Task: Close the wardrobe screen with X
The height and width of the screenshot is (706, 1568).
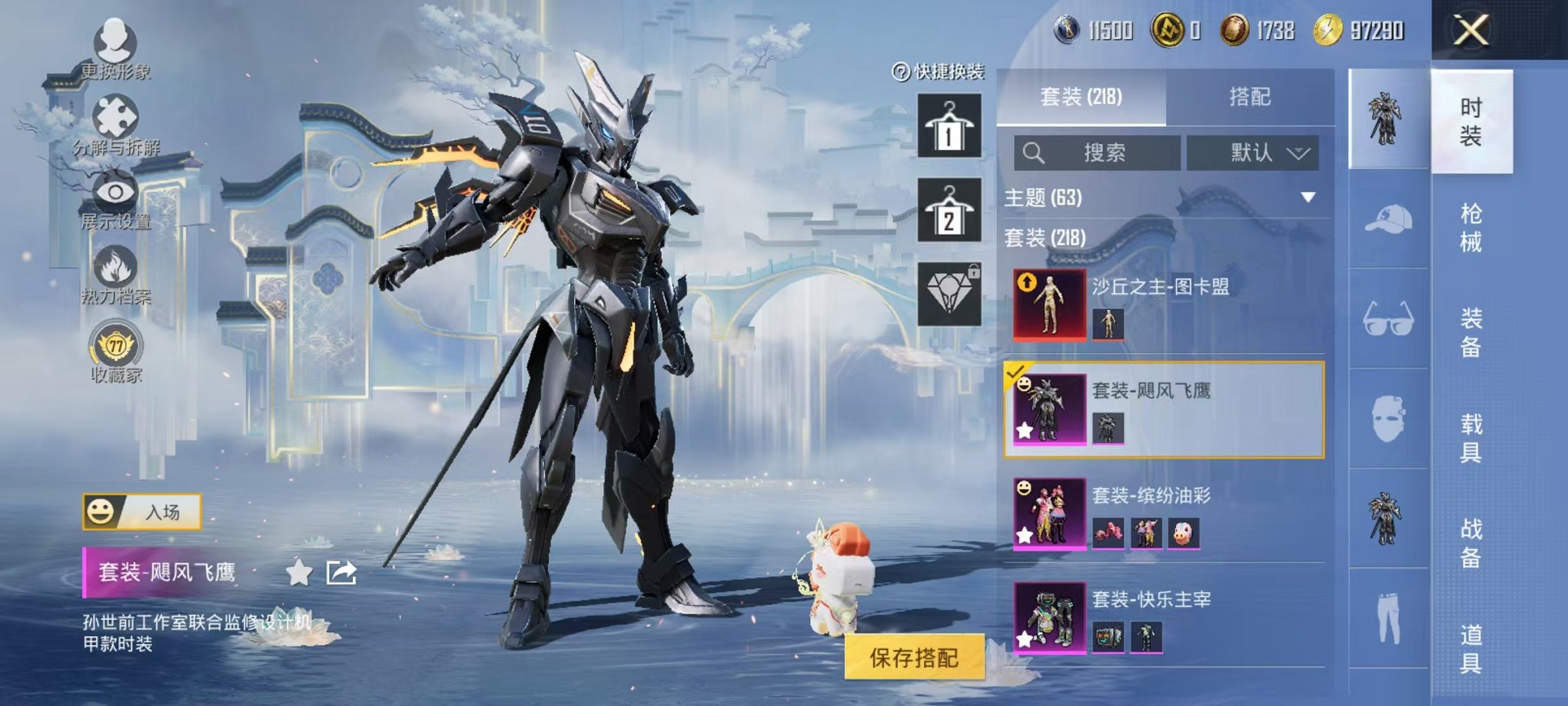Action: pyautogui.click(x=1470, y=31)
